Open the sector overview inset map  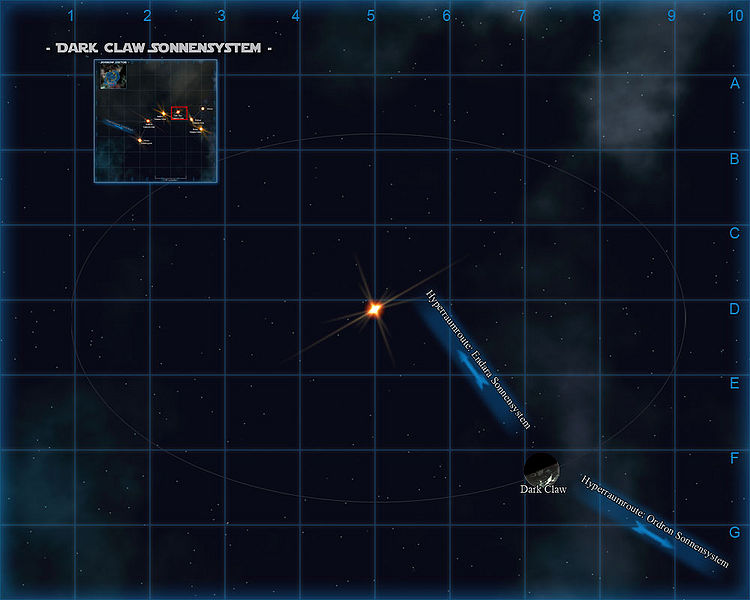155,121
